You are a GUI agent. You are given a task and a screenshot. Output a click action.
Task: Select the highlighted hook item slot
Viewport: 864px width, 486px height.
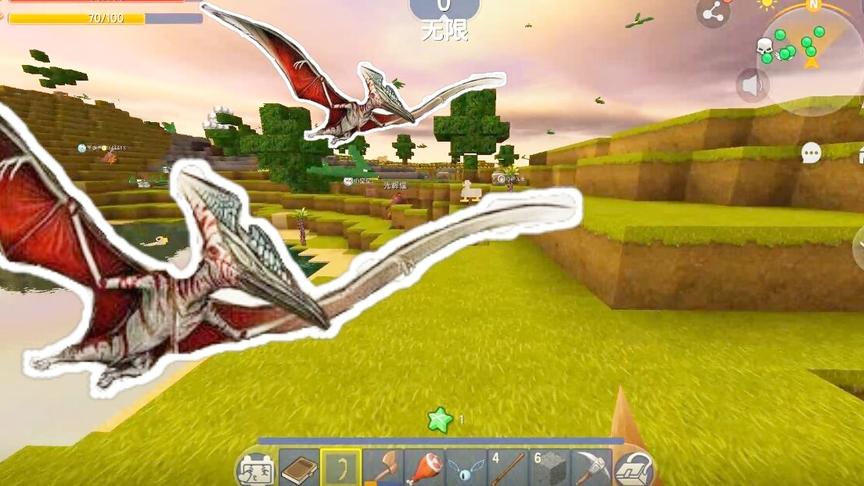340,467
